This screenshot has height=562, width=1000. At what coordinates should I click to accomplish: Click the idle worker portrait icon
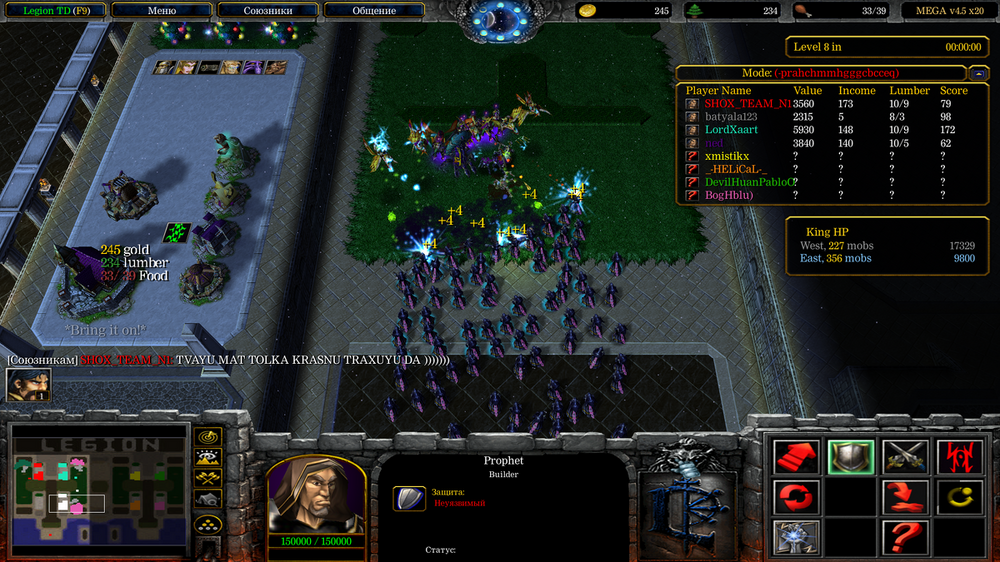coord(28,385)
